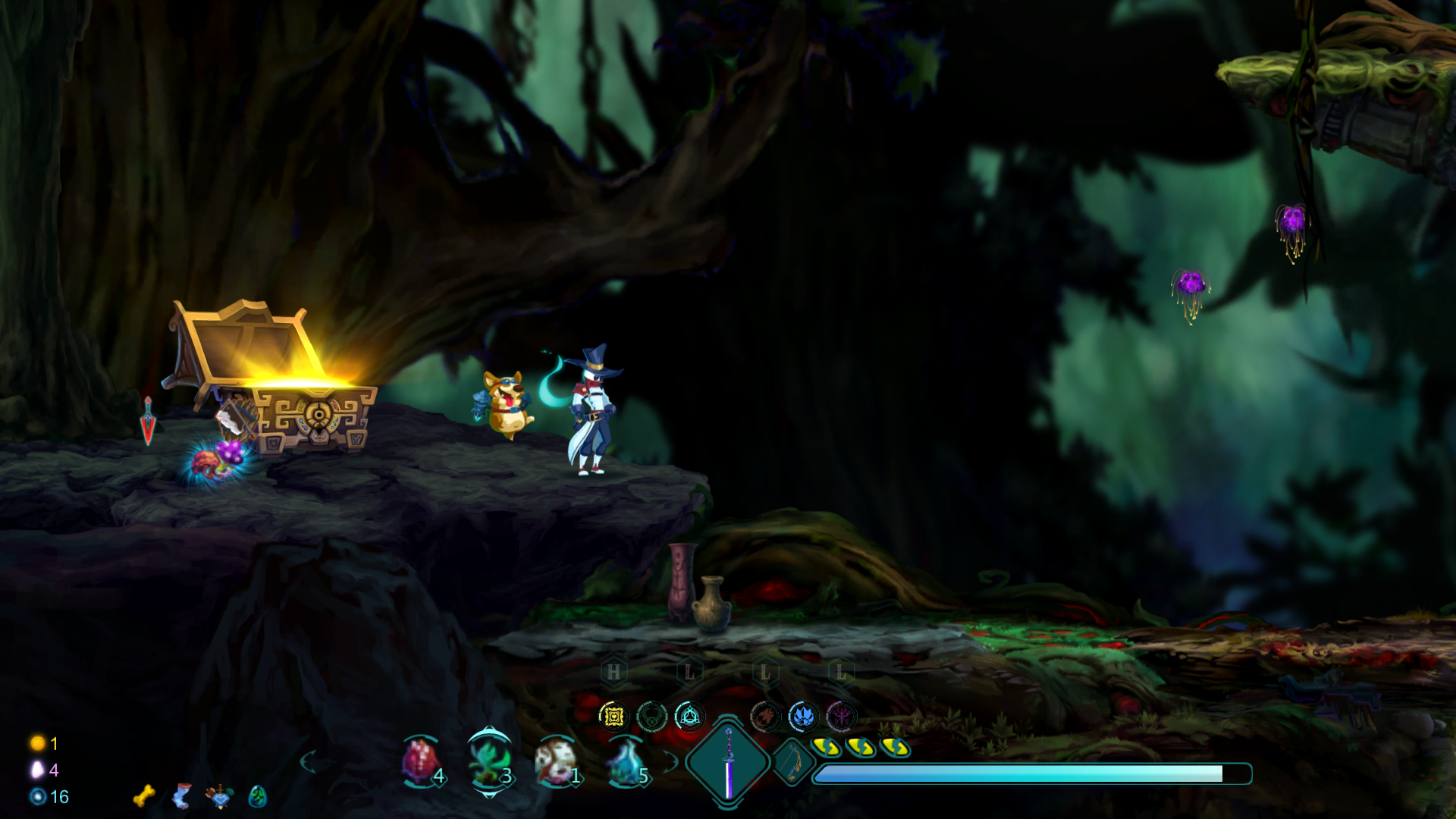1456x819 pixels.
Task: Click the purple sigil ability icon
Action: (841, 716)
